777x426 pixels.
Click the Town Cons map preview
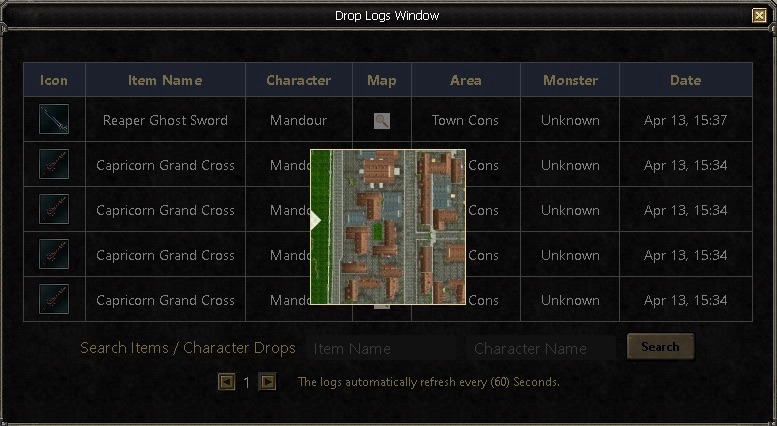[388, 226]
